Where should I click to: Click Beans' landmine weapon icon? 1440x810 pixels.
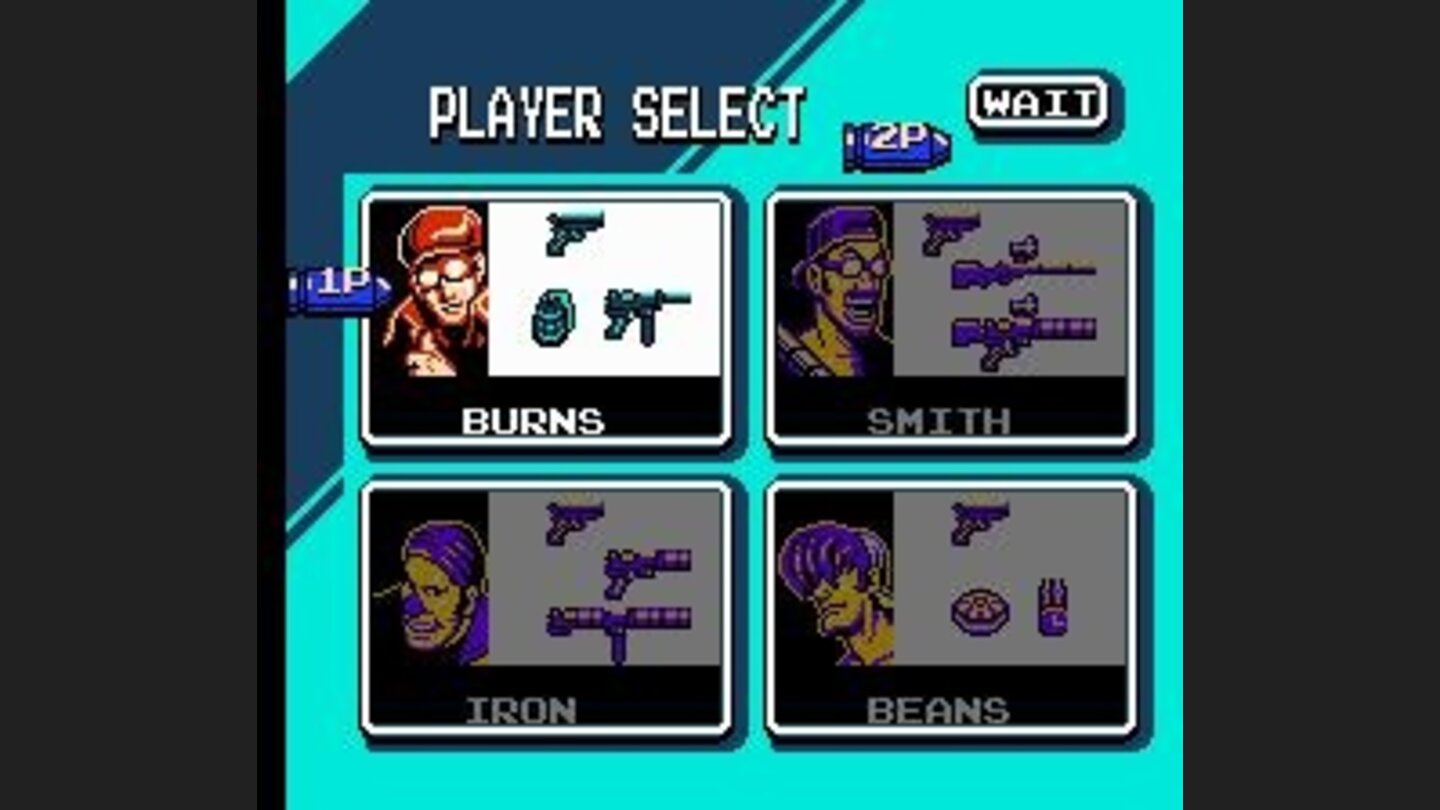983,610
